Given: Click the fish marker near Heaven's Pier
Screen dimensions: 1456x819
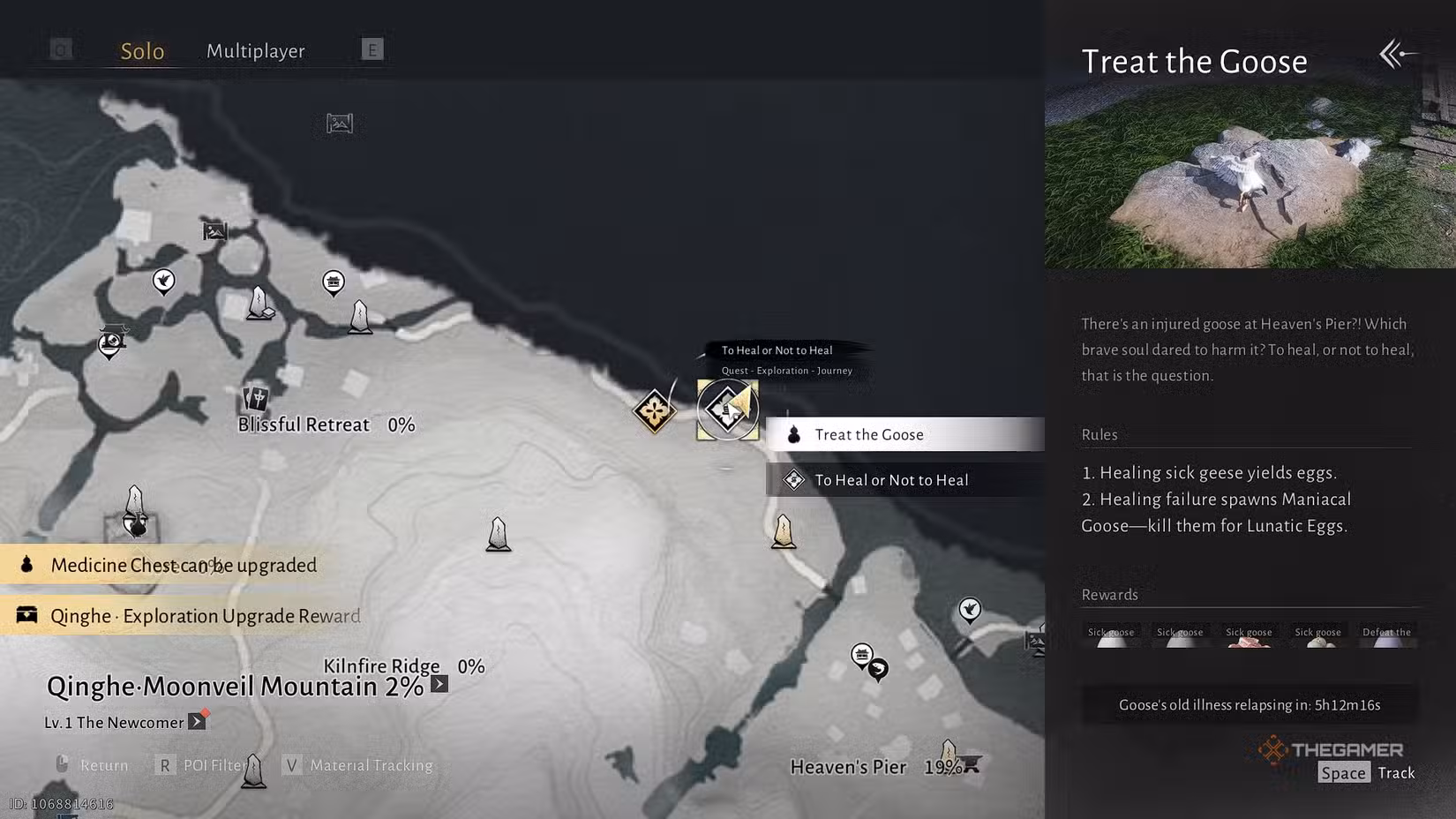Looking at the screenshot, I should tap(878, 670).
